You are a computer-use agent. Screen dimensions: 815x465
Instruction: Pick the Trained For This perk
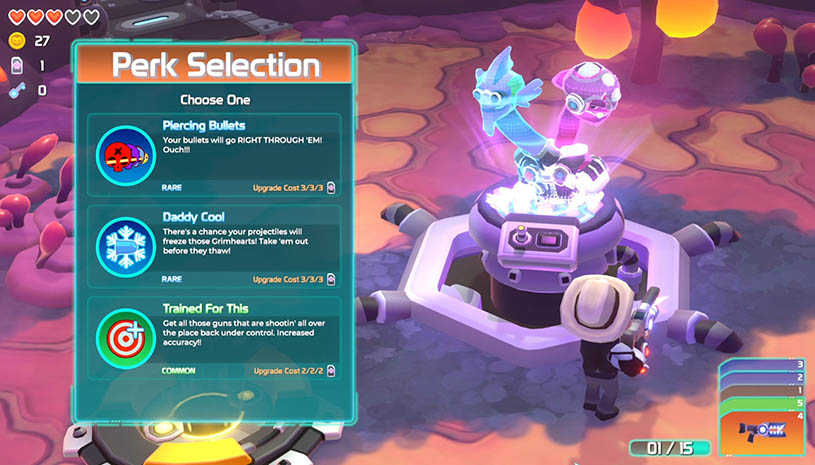[214, 337]
